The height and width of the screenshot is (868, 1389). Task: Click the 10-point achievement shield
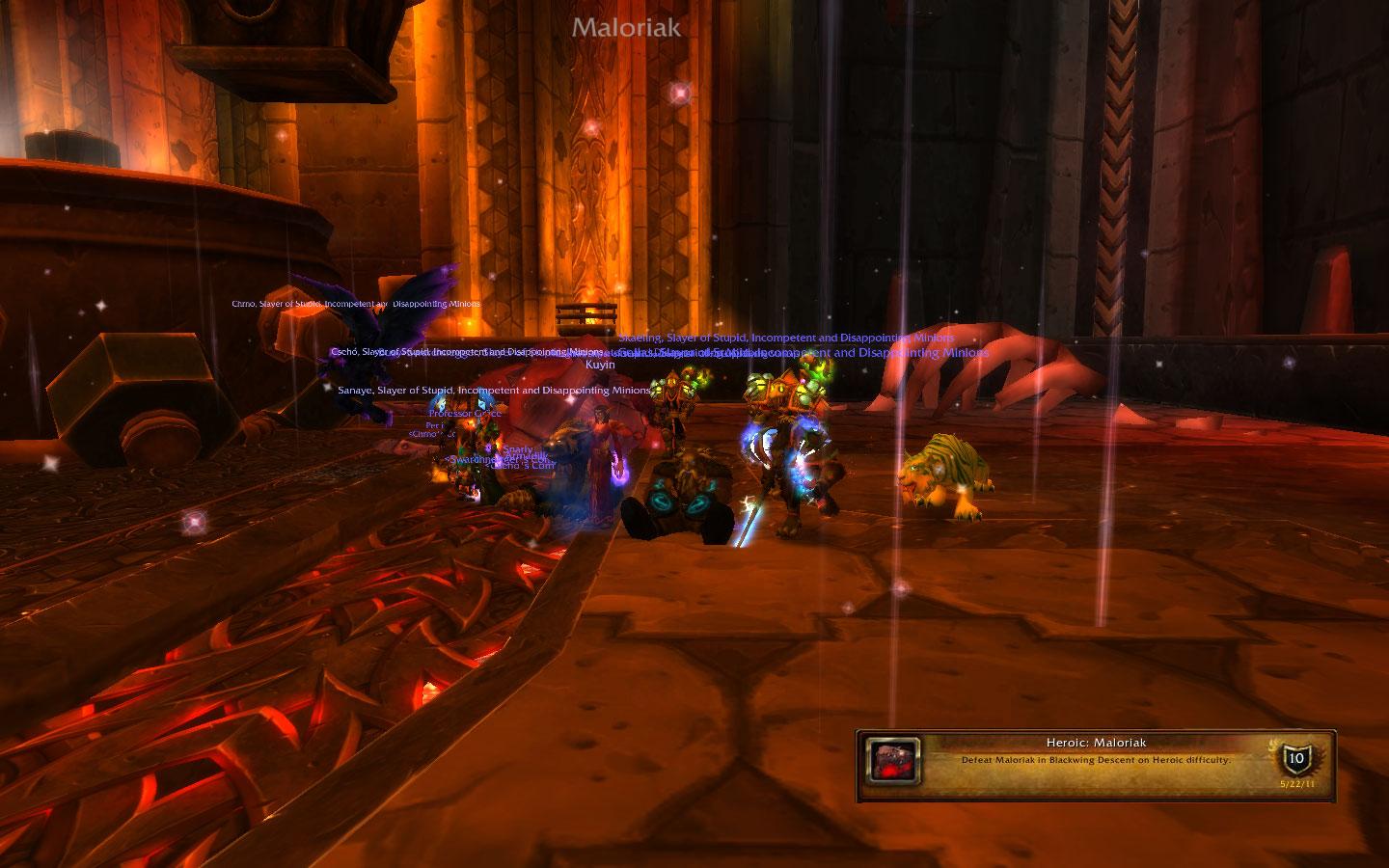1296,758
